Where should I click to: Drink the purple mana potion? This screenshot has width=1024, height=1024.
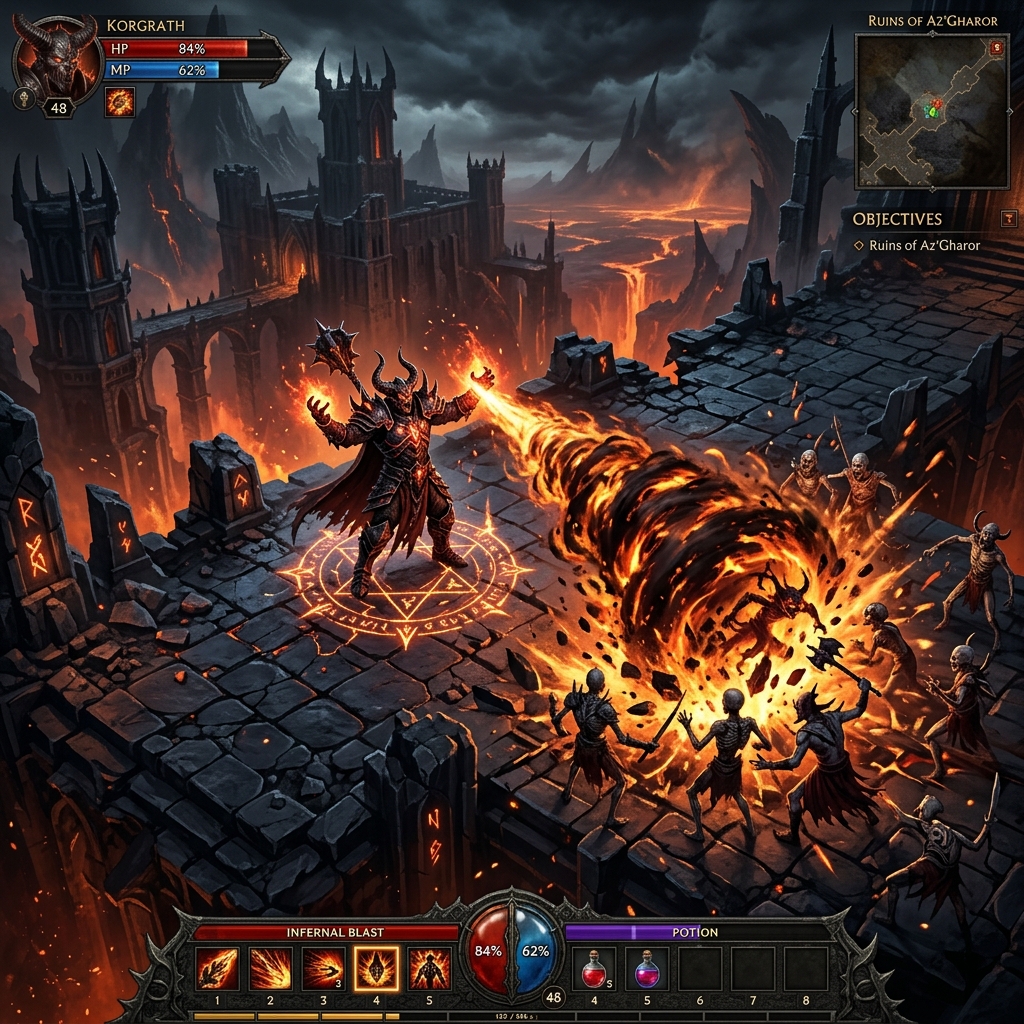(647, 968)
